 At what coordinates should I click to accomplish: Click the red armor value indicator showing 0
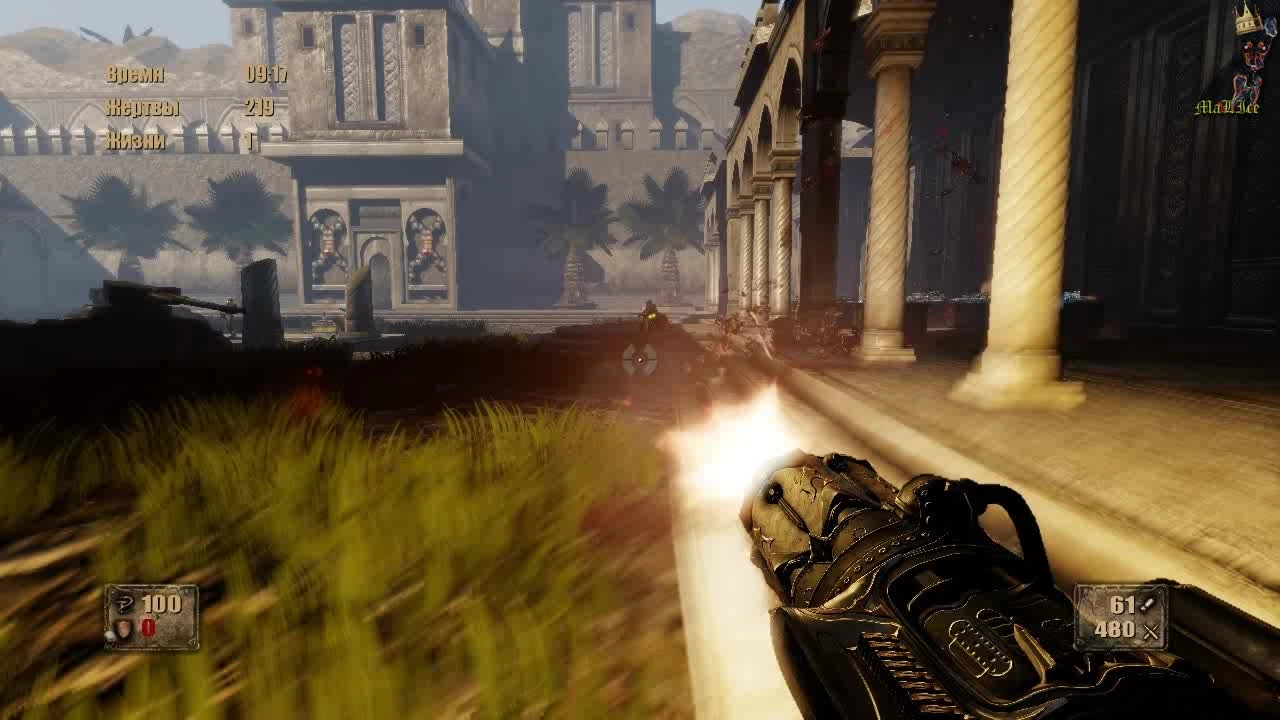(147, 625)
